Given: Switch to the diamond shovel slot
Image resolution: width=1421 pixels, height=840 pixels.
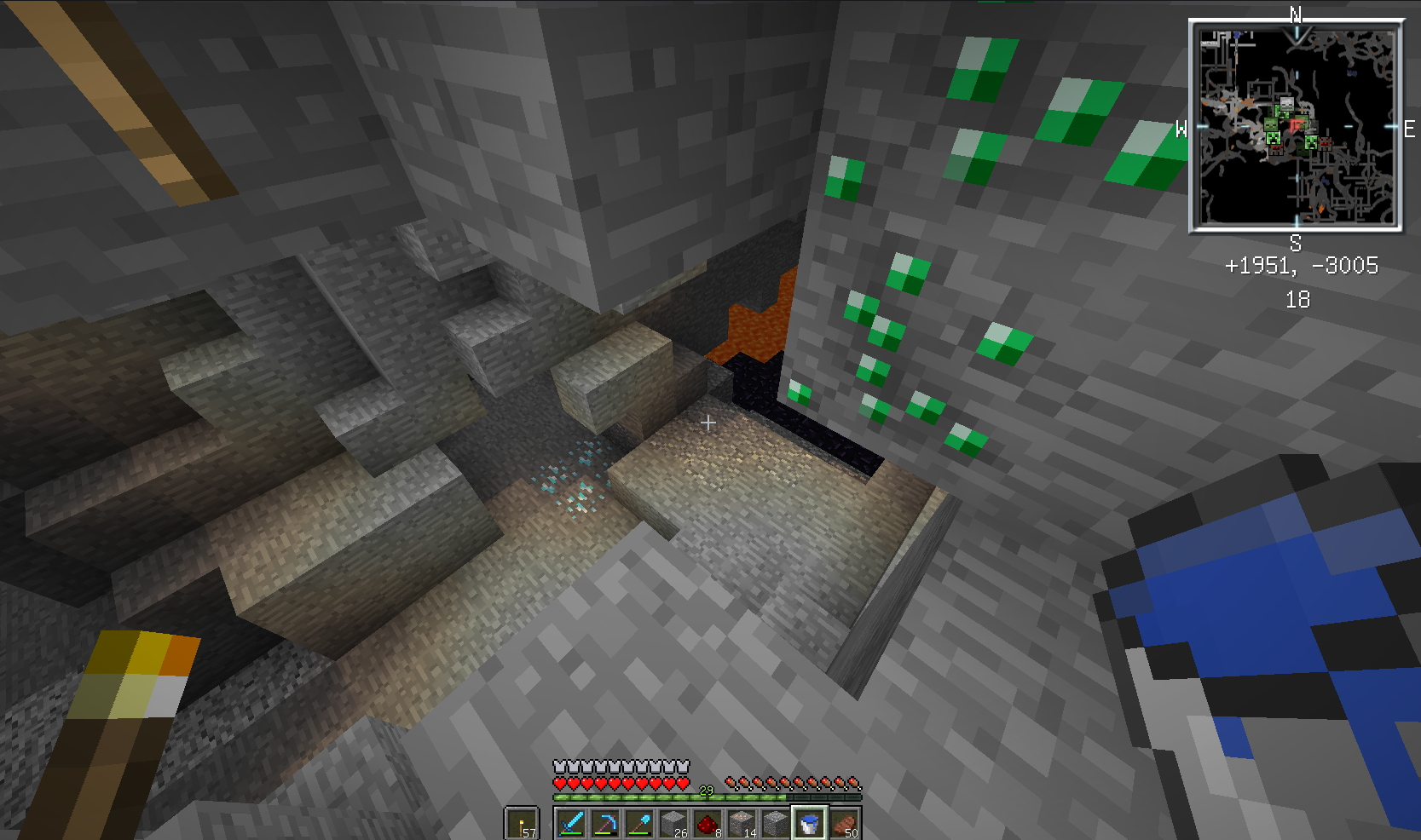Looking at the screenshot, I should point(639,824).
